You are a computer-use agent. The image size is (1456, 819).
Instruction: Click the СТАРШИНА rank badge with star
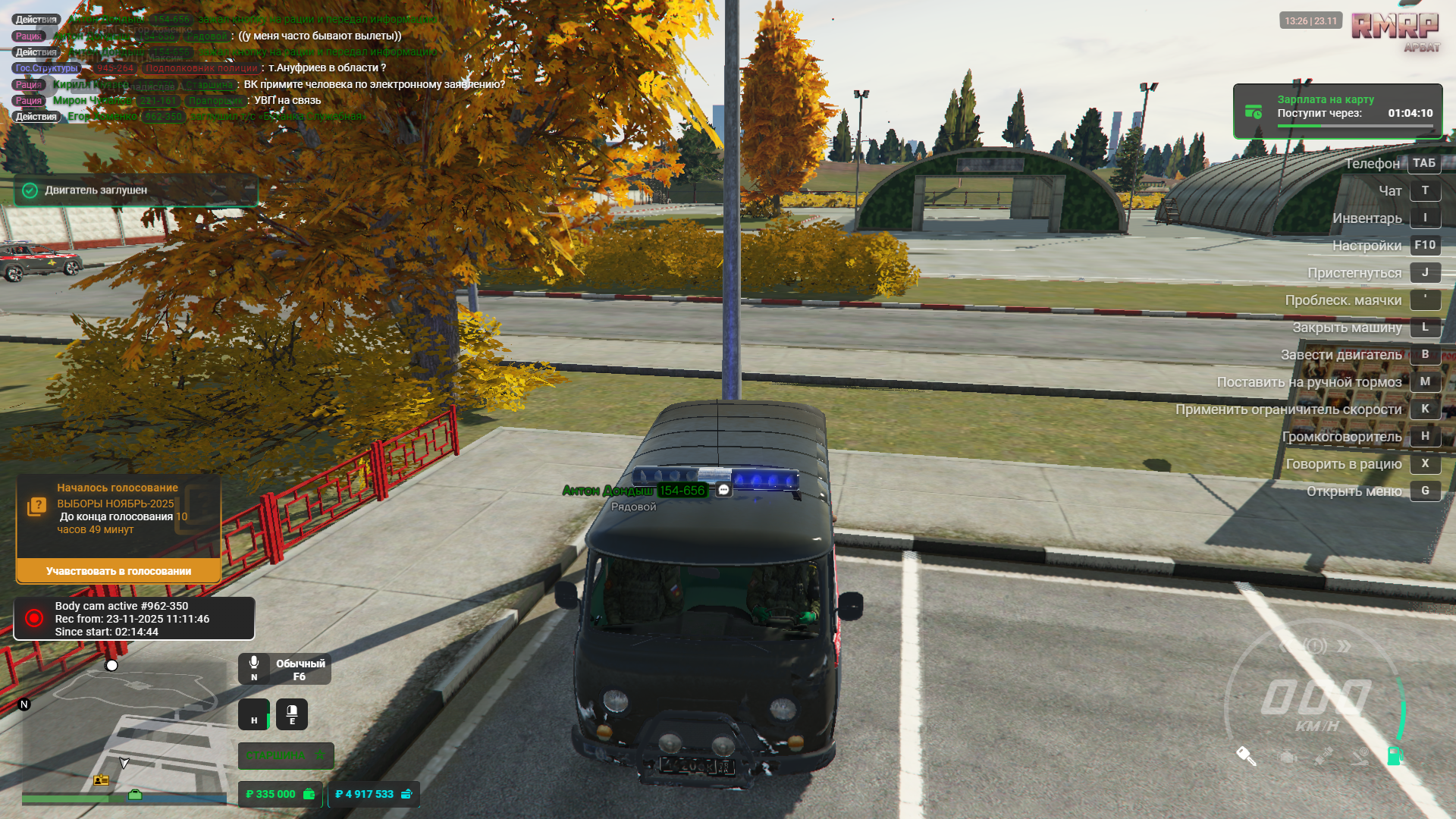tap(285, 755)
